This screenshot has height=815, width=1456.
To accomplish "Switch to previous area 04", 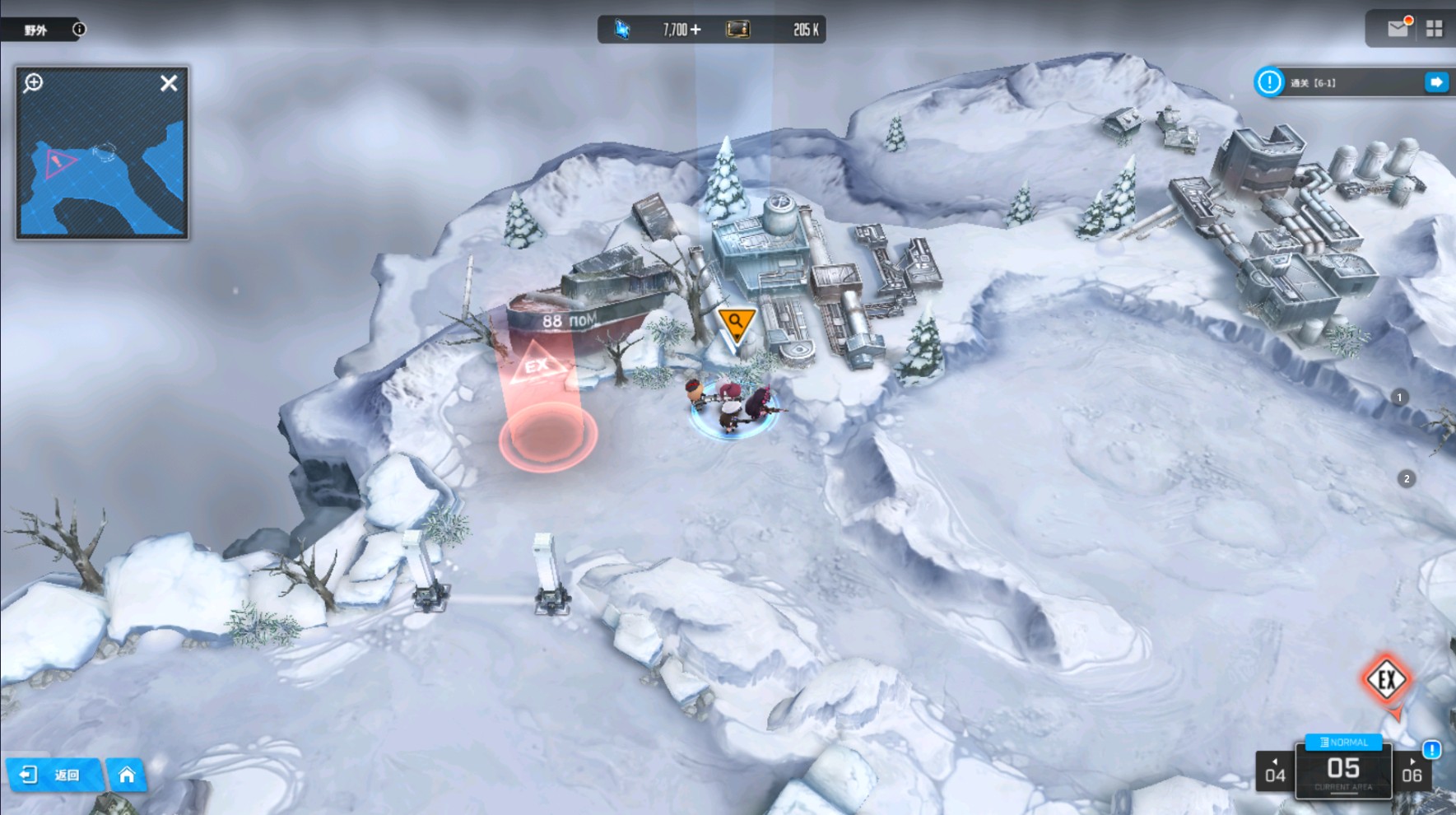I will click(x=1274, y=771).
